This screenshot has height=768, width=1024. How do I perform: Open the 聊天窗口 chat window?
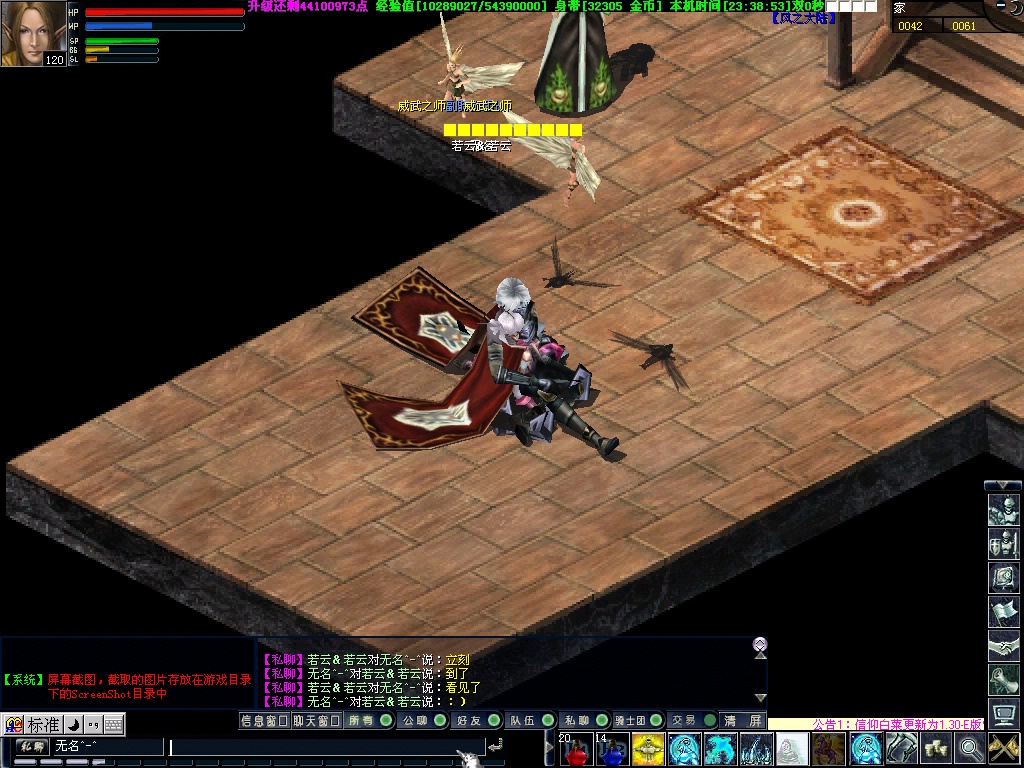pyautogui.click(x=316, y=720)
